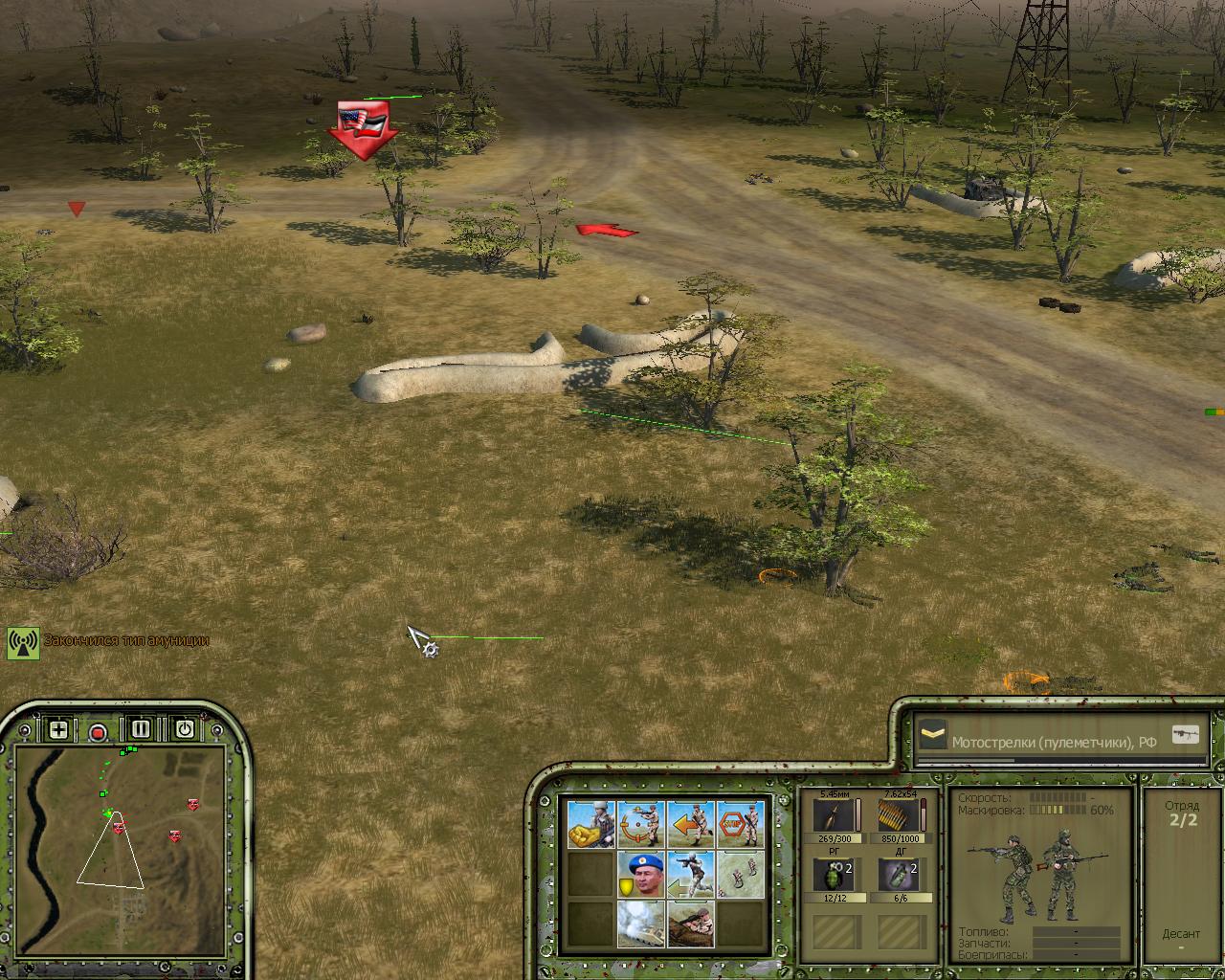This screenshot has width=1225, height=980.
Task: Use the smoke screen tank ability
Action: click(x=641, y=924)
